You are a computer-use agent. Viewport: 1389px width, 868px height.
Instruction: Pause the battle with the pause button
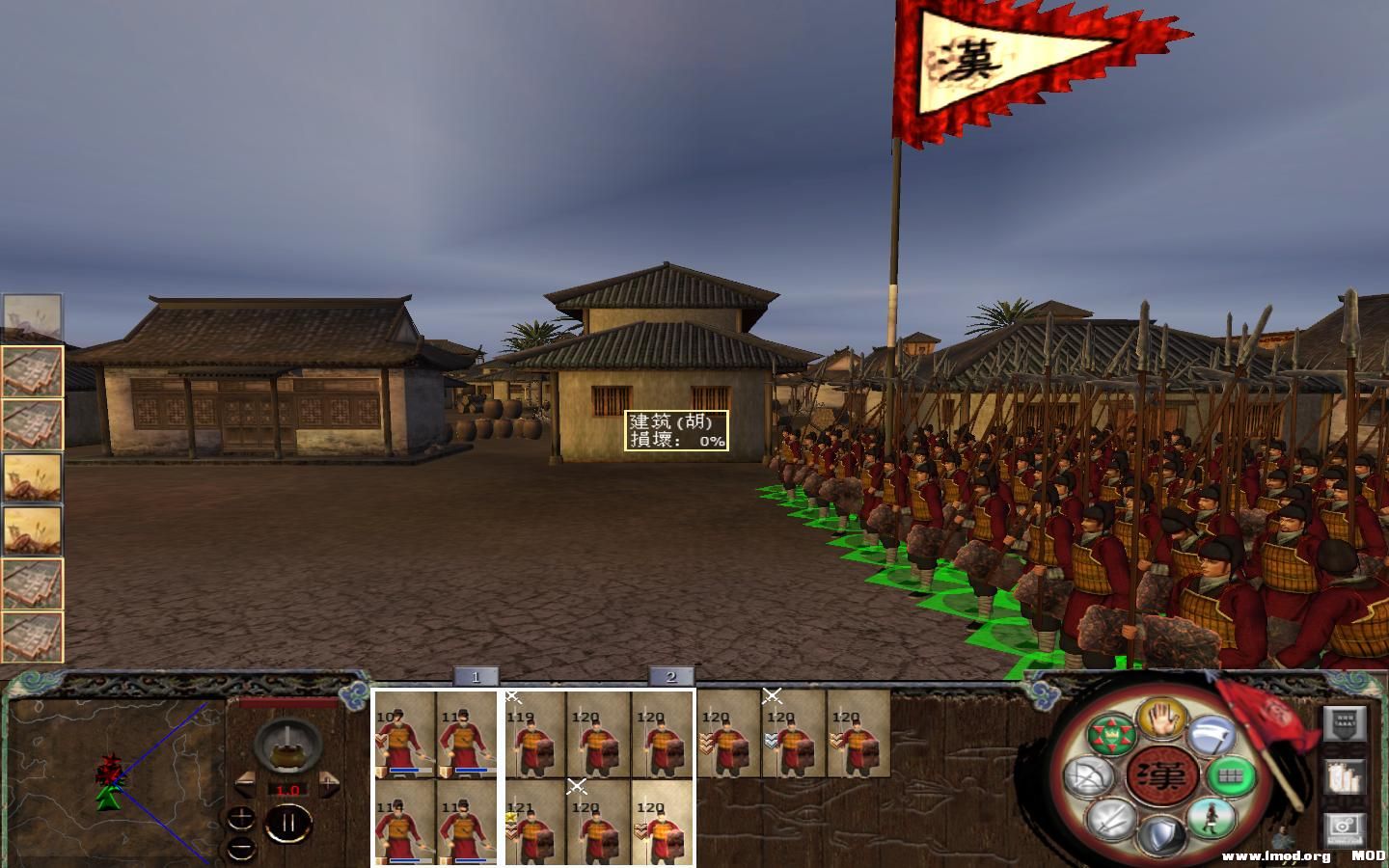(x=288, y=821)
